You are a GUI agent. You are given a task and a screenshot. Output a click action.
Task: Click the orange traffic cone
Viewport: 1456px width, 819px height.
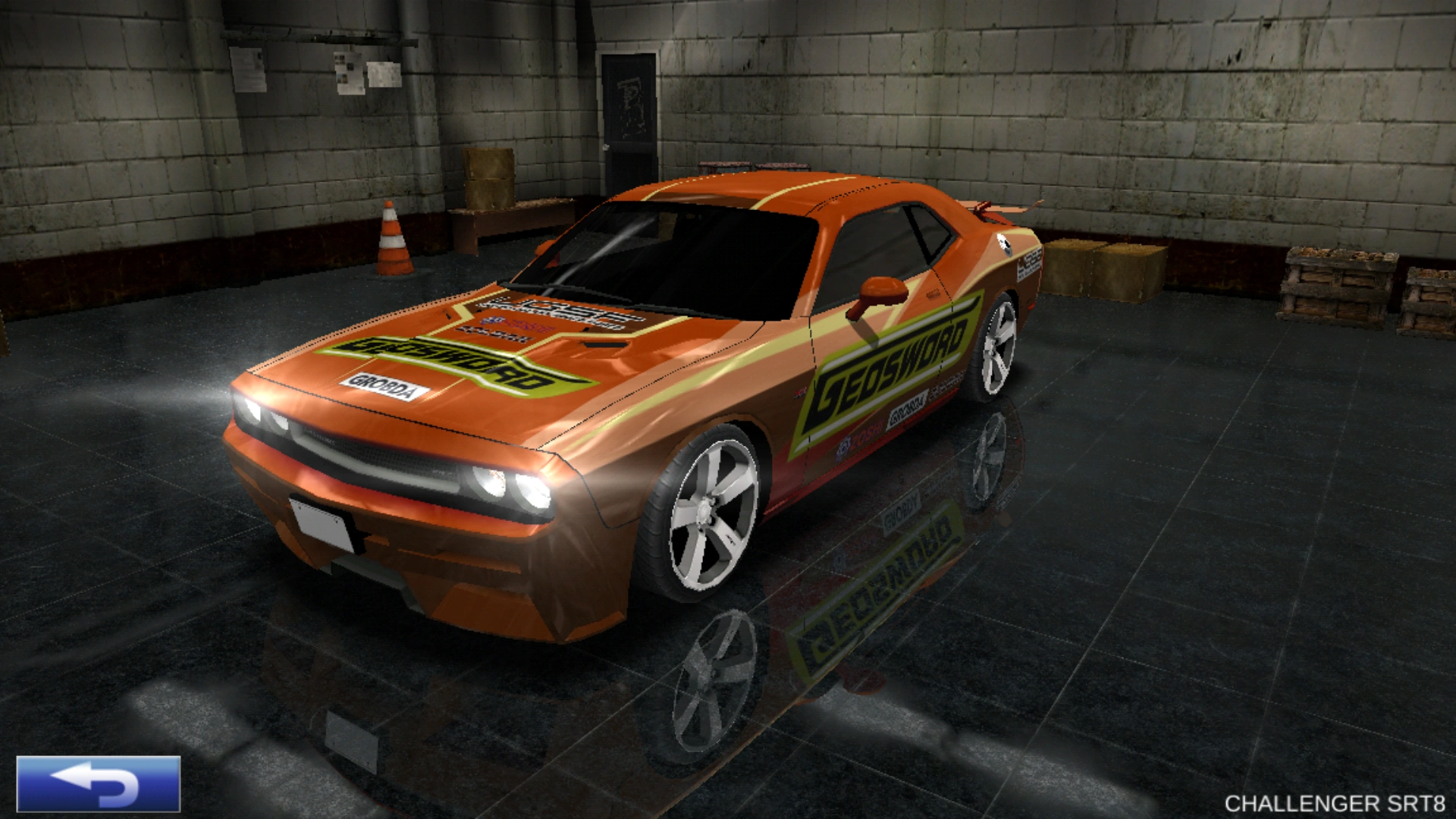coord(394,239)
